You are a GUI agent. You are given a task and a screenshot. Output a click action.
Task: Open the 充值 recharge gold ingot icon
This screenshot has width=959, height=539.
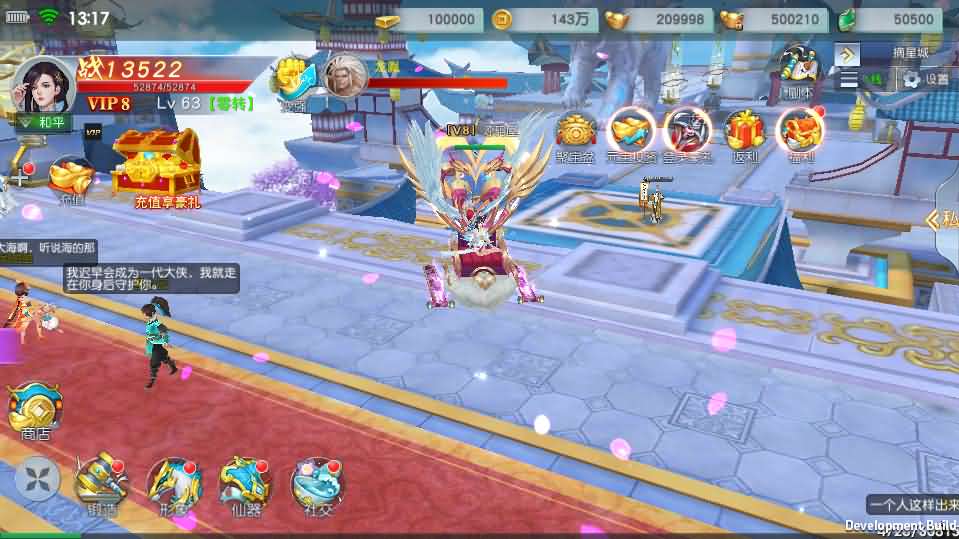click(x=71, y=178)
